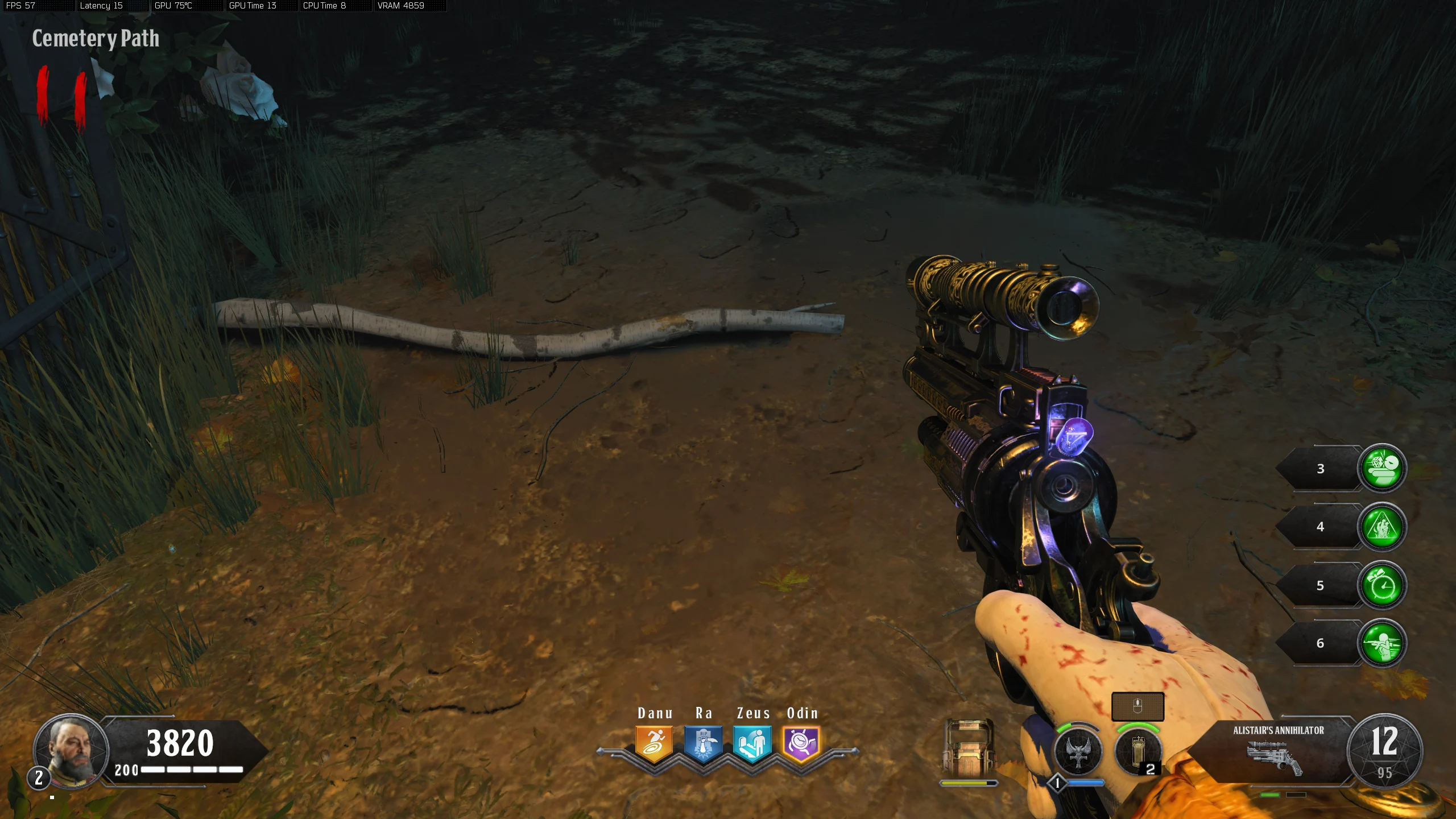Click the Zeus perk icon
This screenshot has height=819, width=1456.
click(x=752, y=743)
